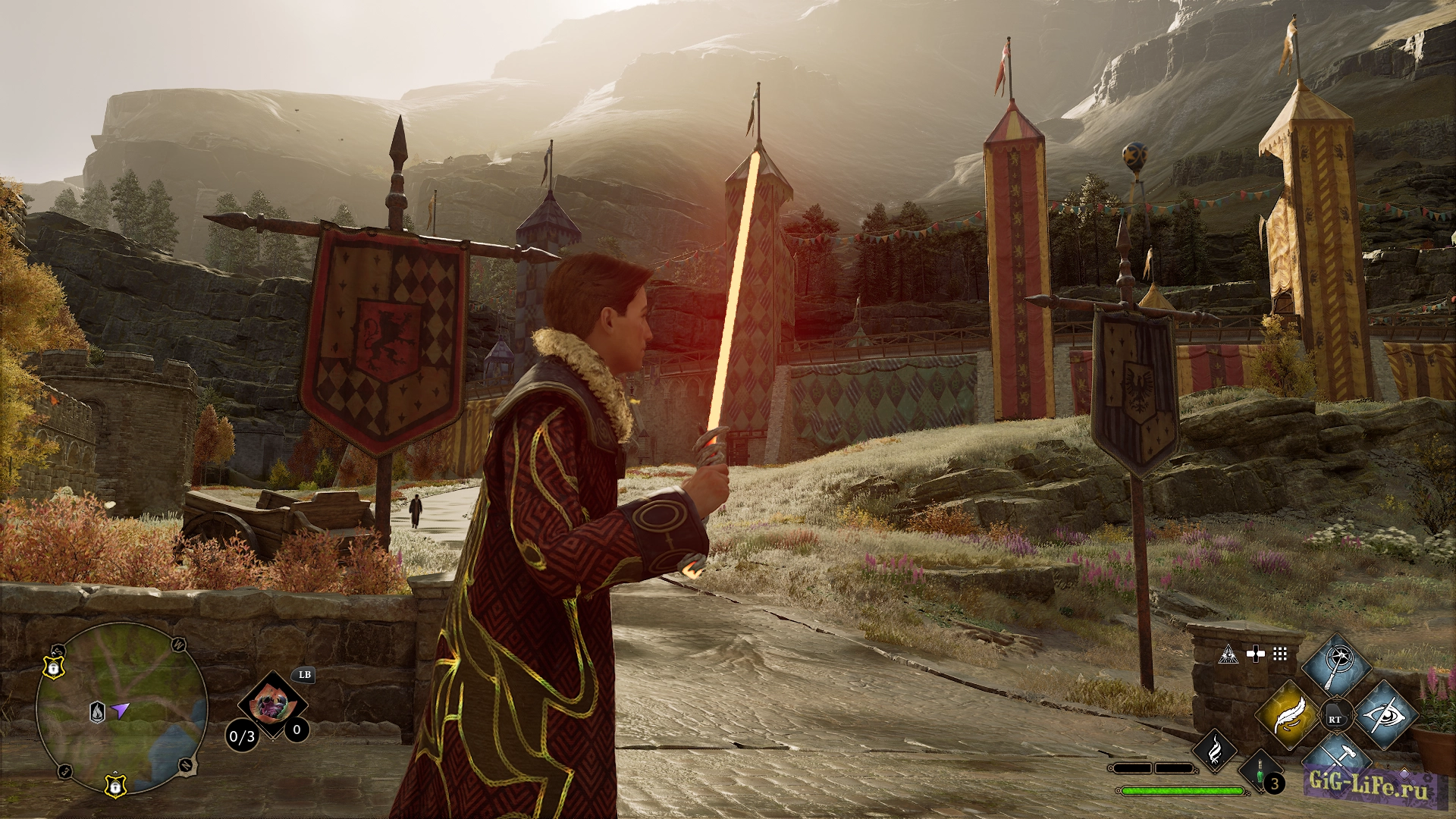Select the Floo flame marker on the minimap
The image size is (1456, 819).
97,712
